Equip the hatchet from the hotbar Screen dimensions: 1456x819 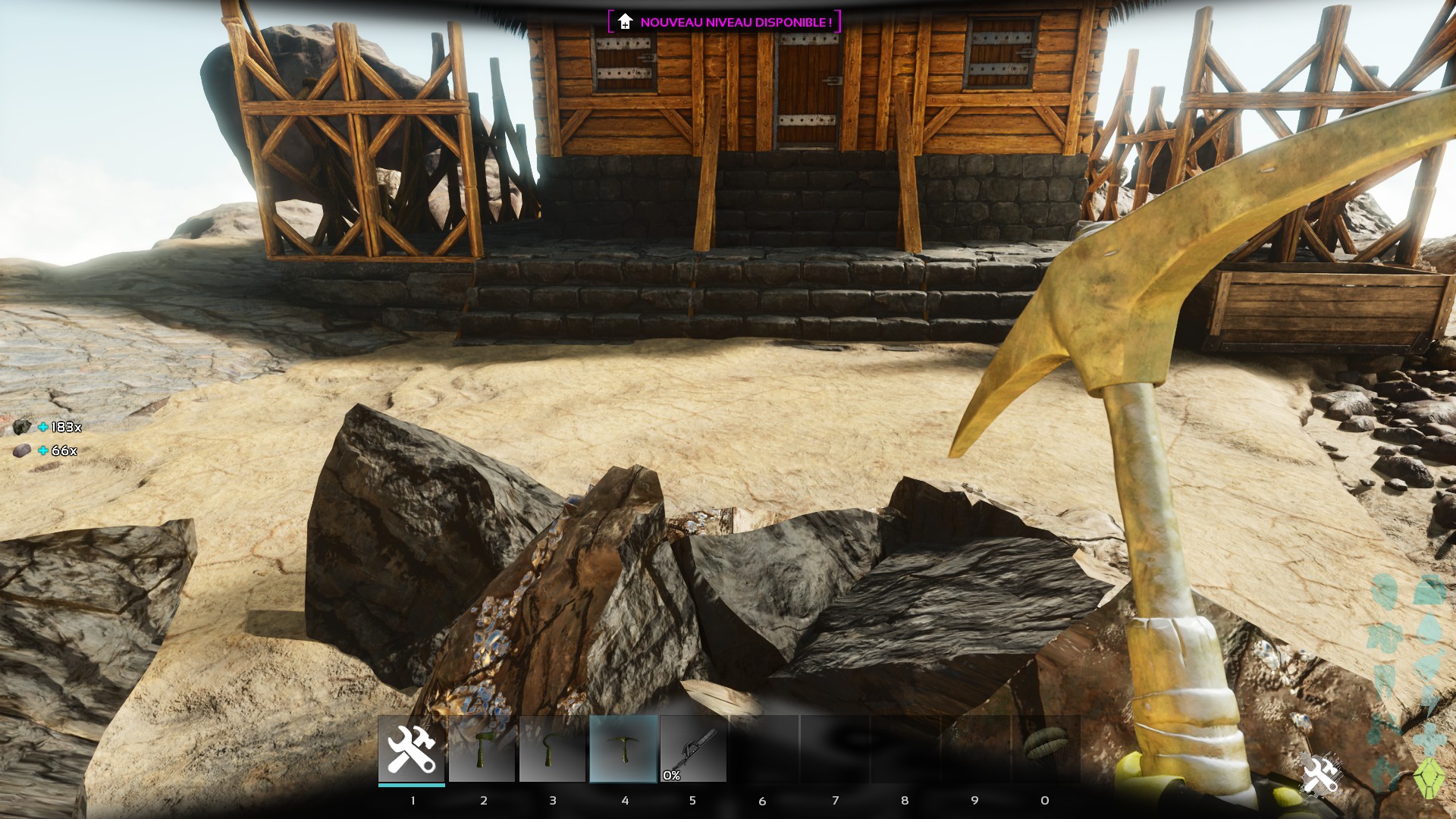point(482,748)
